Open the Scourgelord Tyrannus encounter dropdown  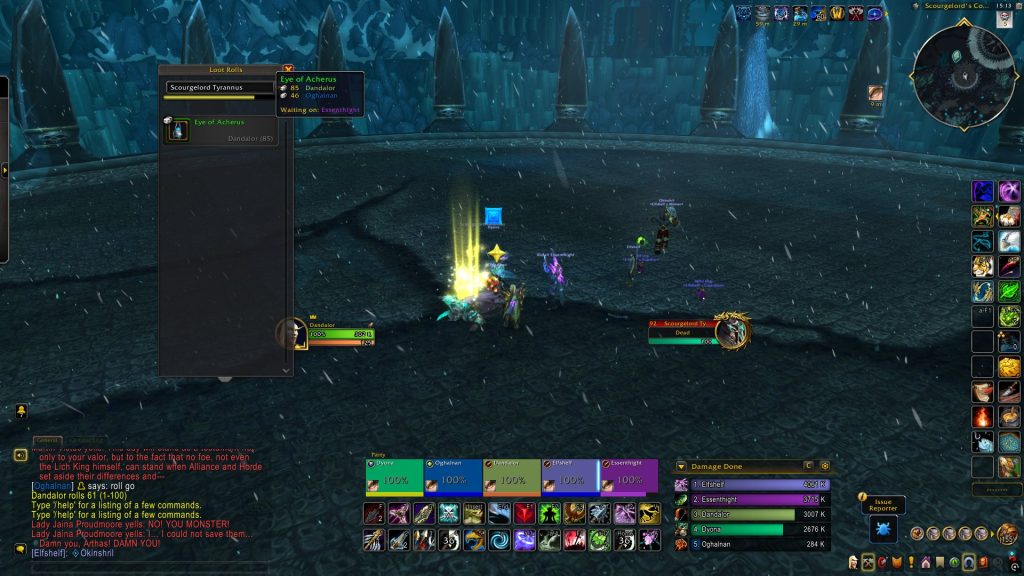pyautogui.click(x=222, y=87)
